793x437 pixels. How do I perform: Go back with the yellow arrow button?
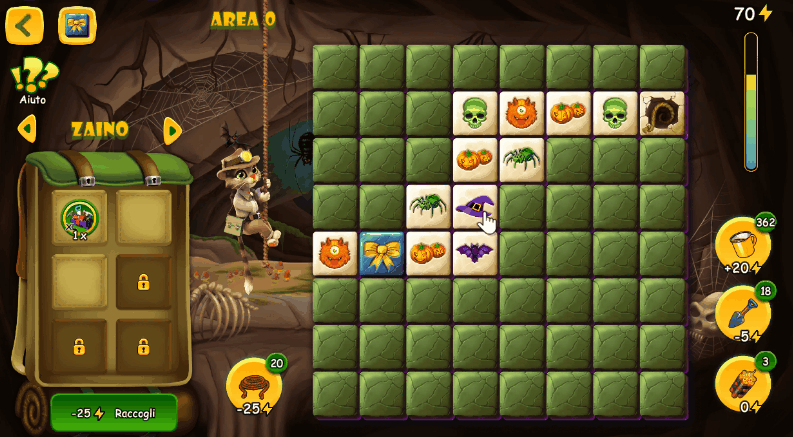[x=25, y=25]
